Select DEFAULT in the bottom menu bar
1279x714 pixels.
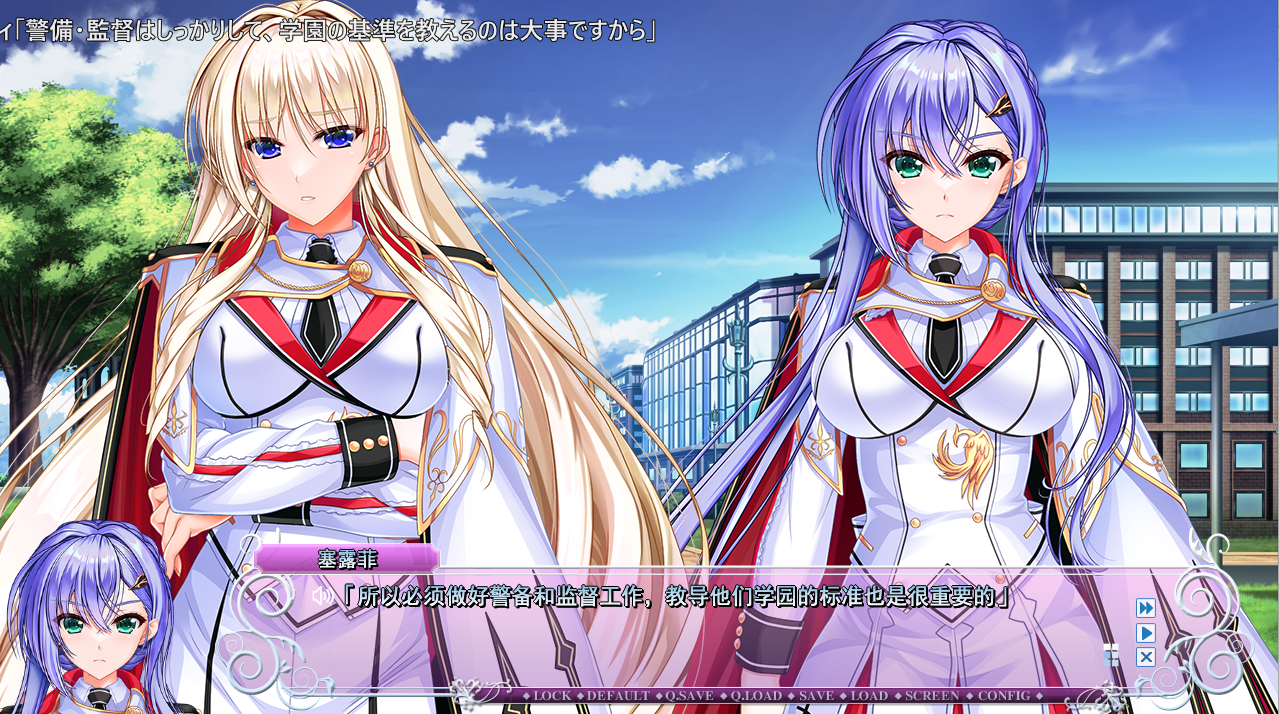[618, 696]
